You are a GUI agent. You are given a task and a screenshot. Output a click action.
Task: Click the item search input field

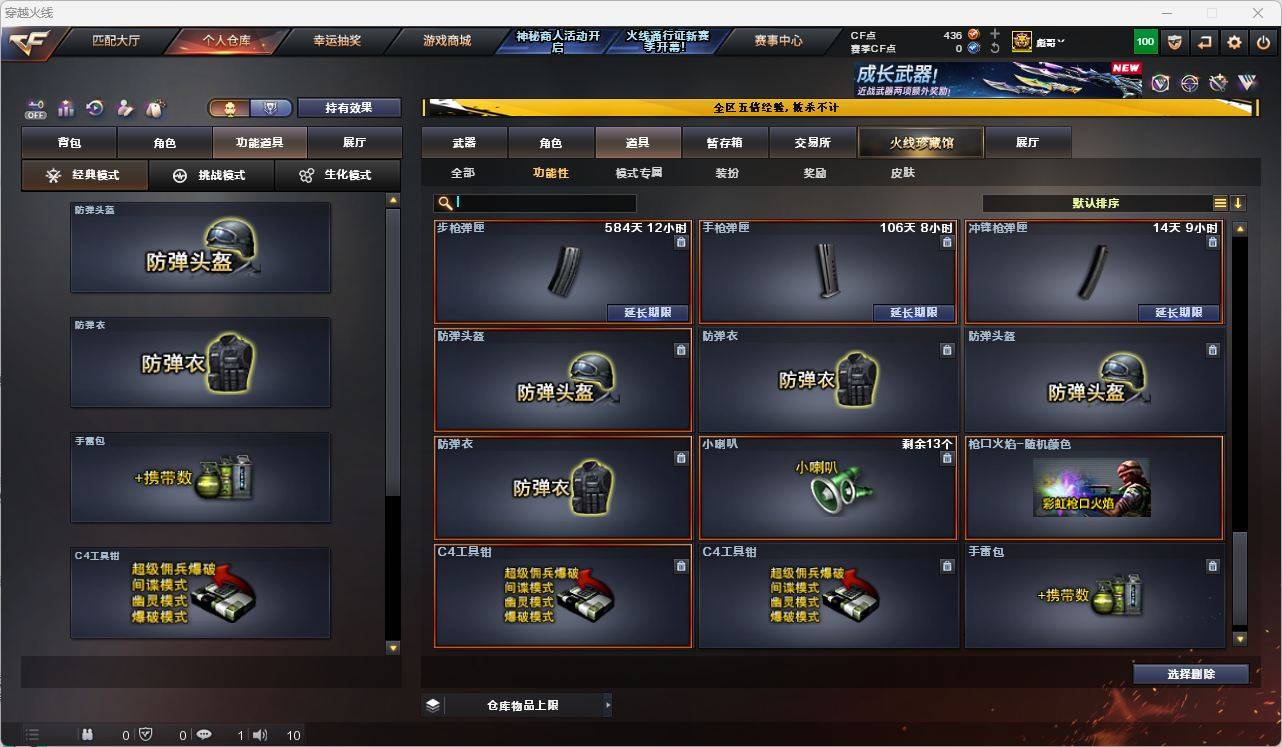pyautogui.click(x=540, y=203)
